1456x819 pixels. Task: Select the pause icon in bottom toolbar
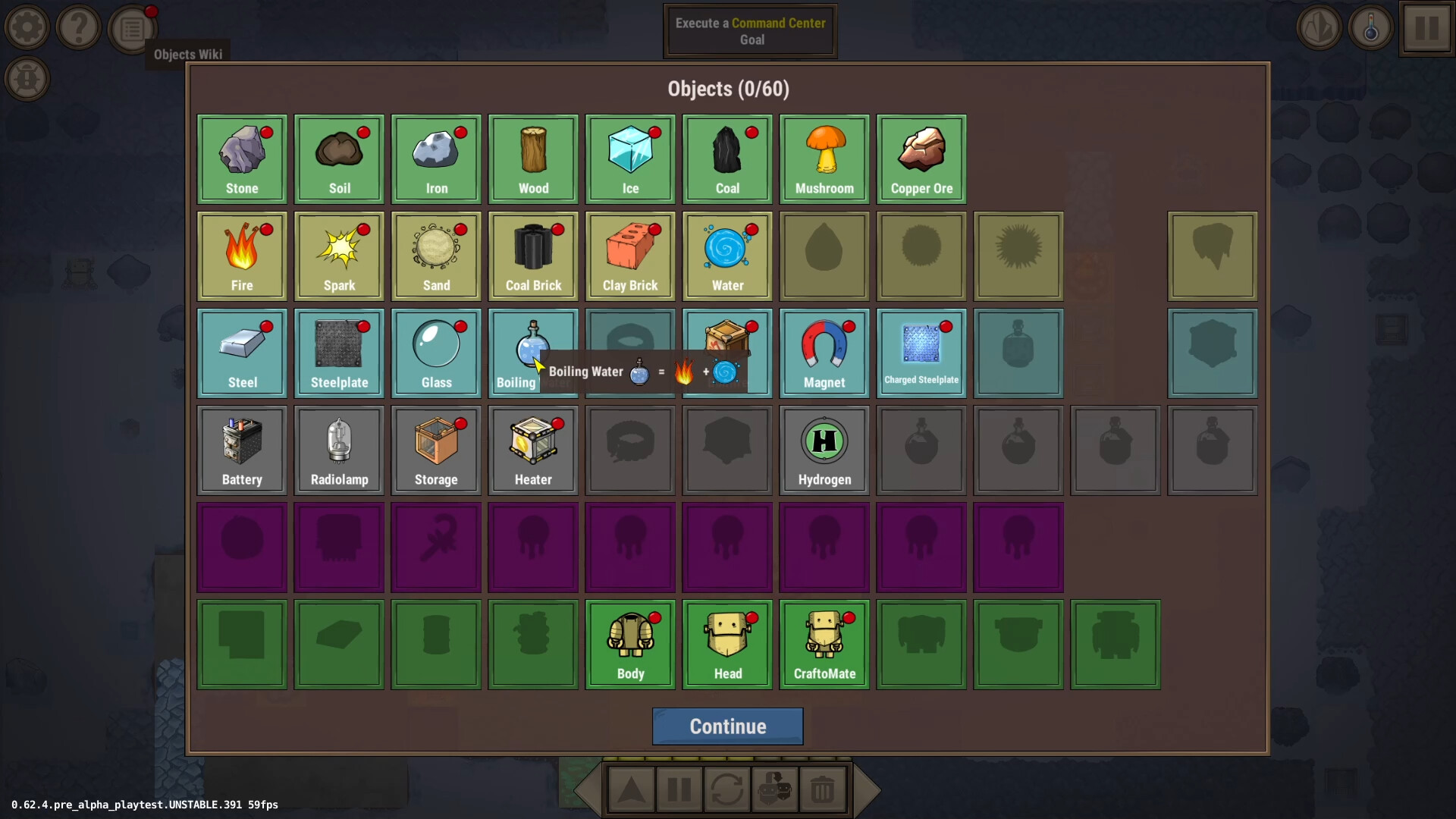click(678, 789)
